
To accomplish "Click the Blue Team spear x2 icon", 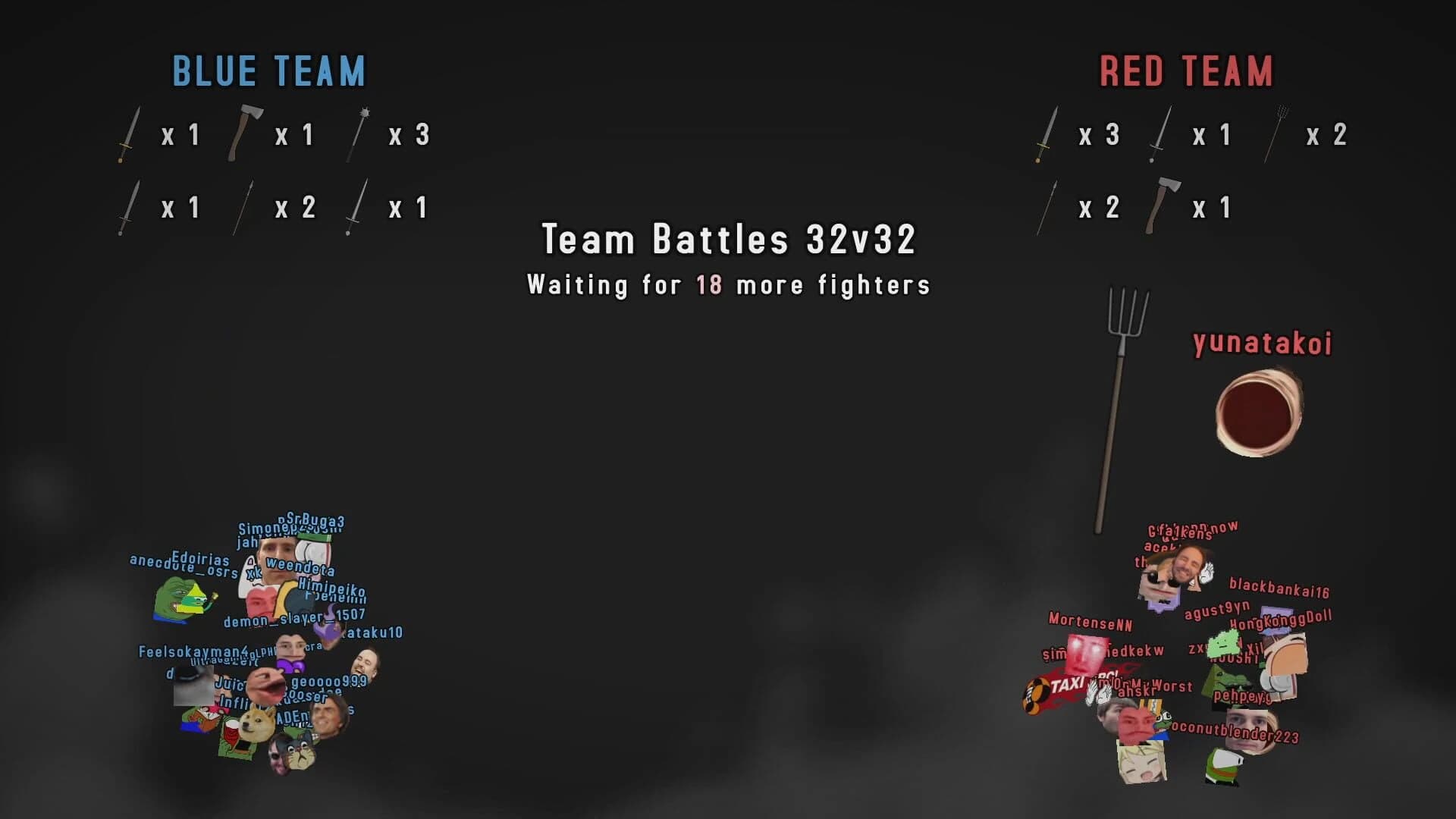I will pyautogui.click(x=244, y=206).
